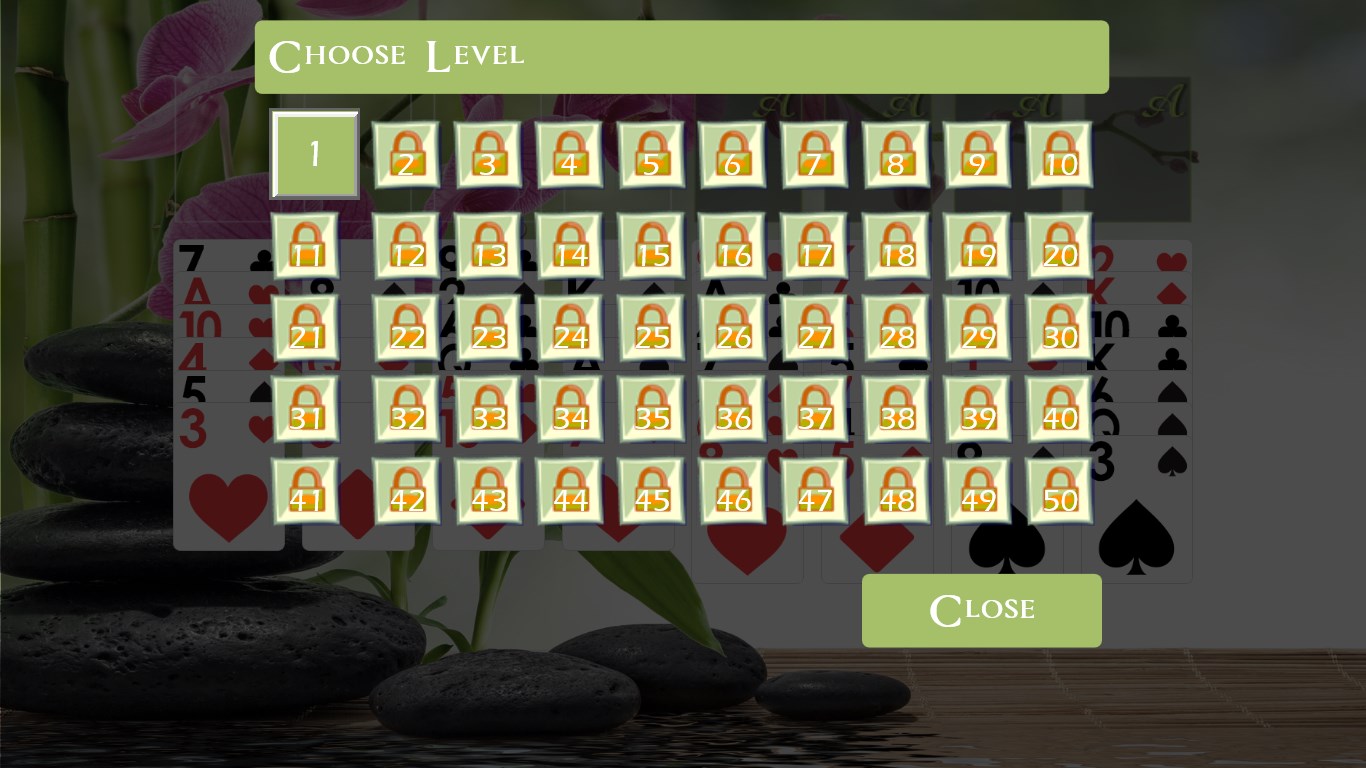Pick locked level 30
This screenshot has height=768, width=1366.
coord(1059,328)
